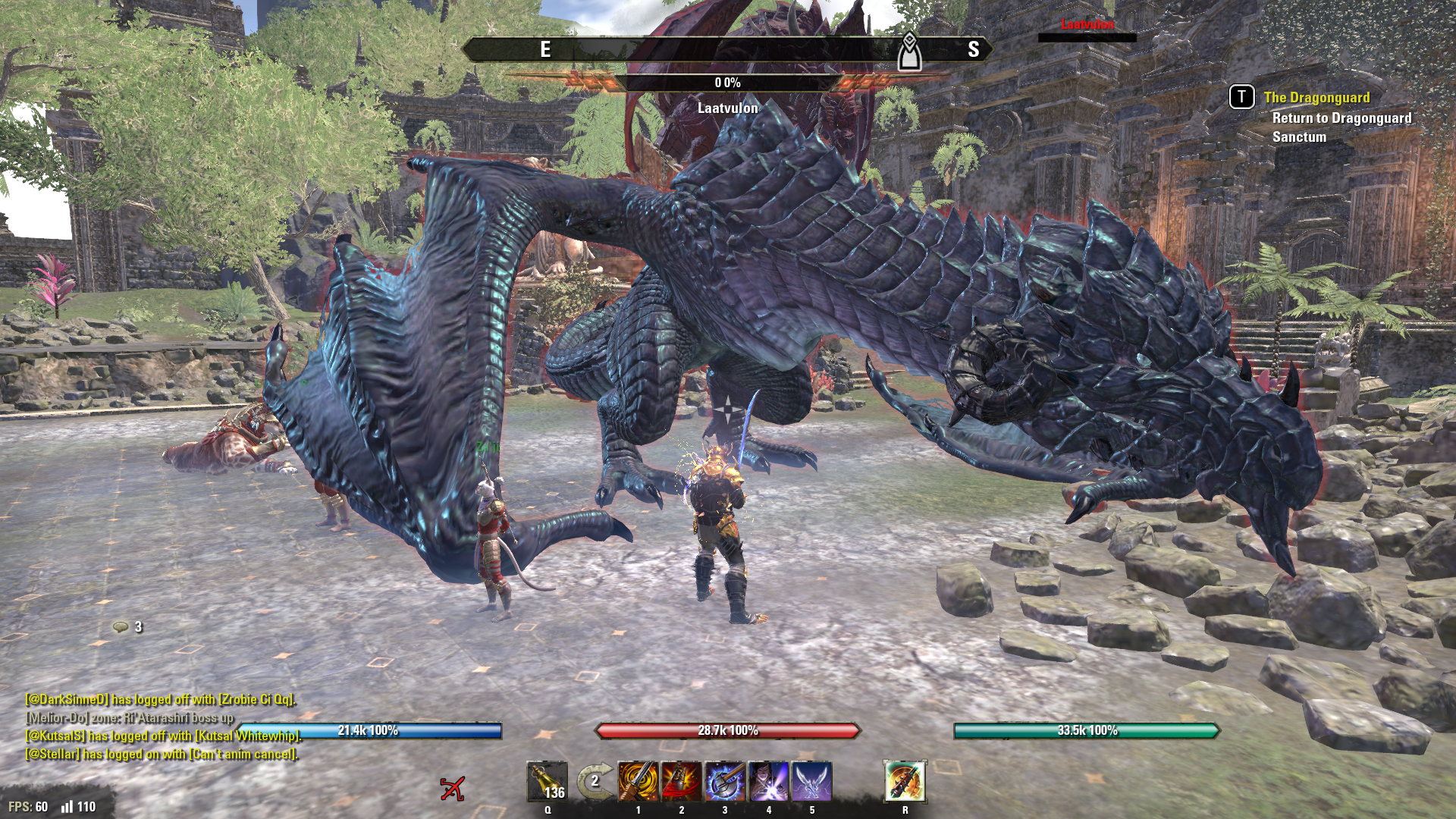The width and height of the screenshot is (1456, 819).
Task: Use the woman-with-light ability in slot 4
Action: [x=768, y=782]
